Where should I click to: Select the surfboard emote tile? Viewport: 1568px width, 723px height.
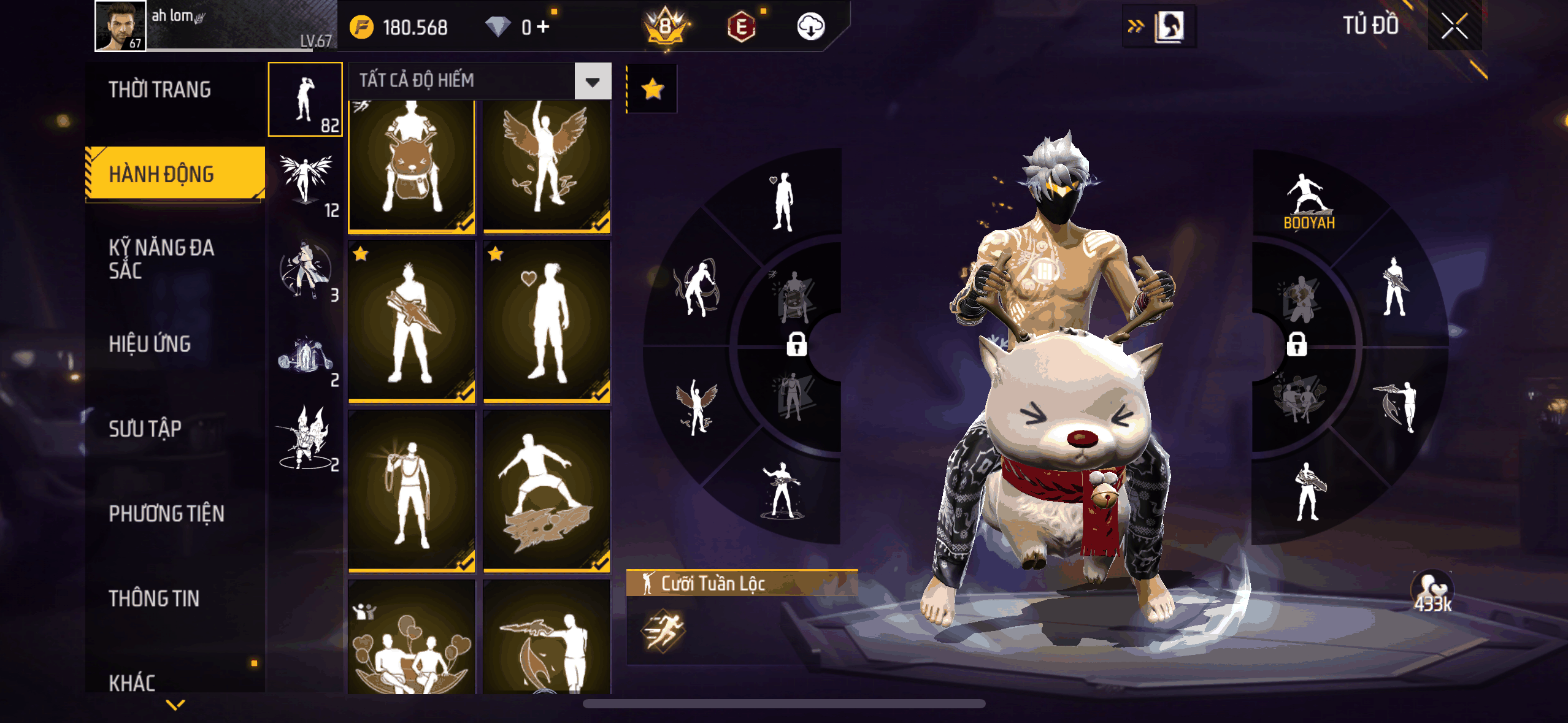[547, 491]
